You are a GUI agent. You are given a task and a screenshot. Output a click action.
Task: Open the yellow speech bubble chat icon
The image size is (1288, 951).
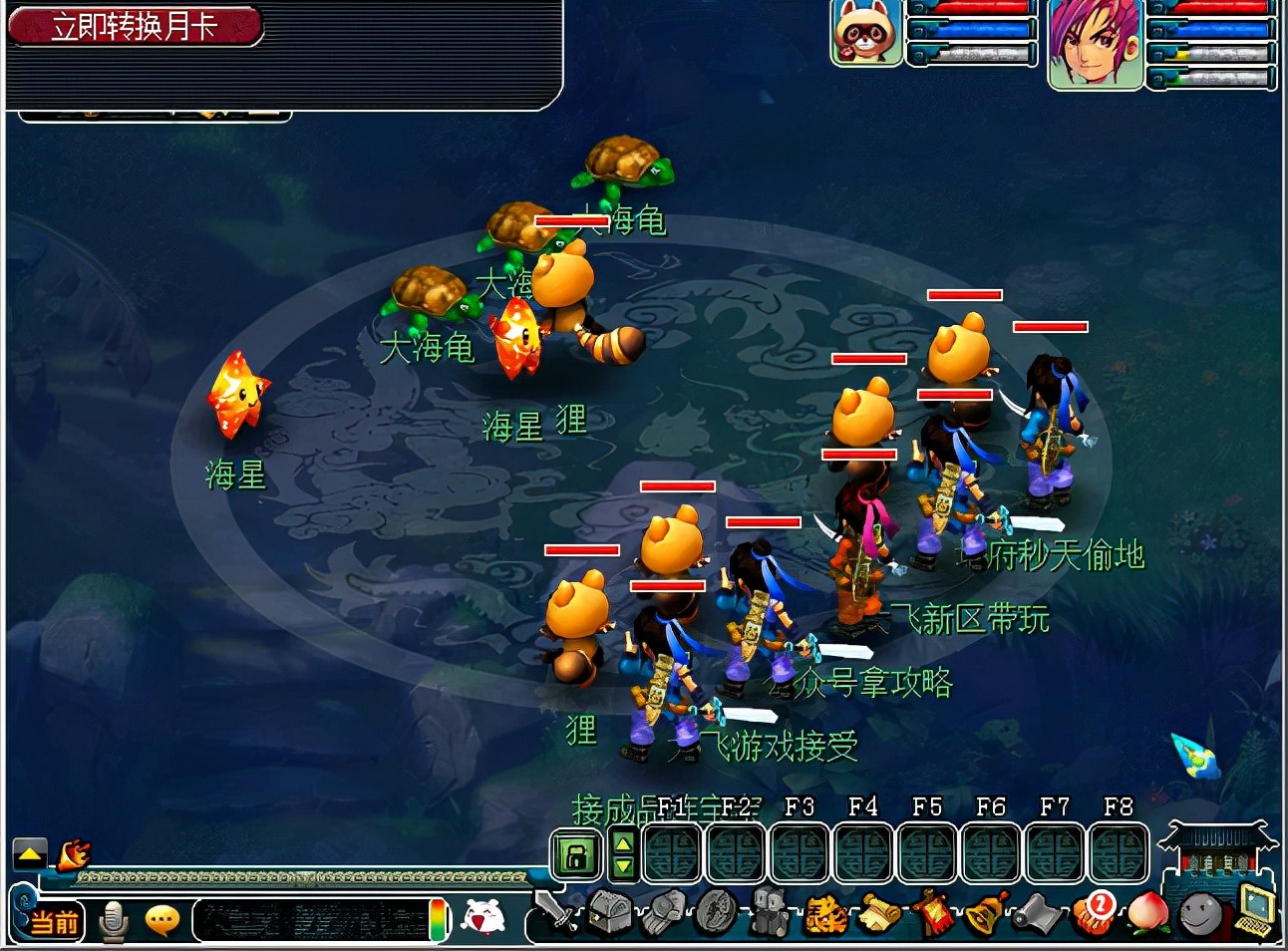(162, 920)
